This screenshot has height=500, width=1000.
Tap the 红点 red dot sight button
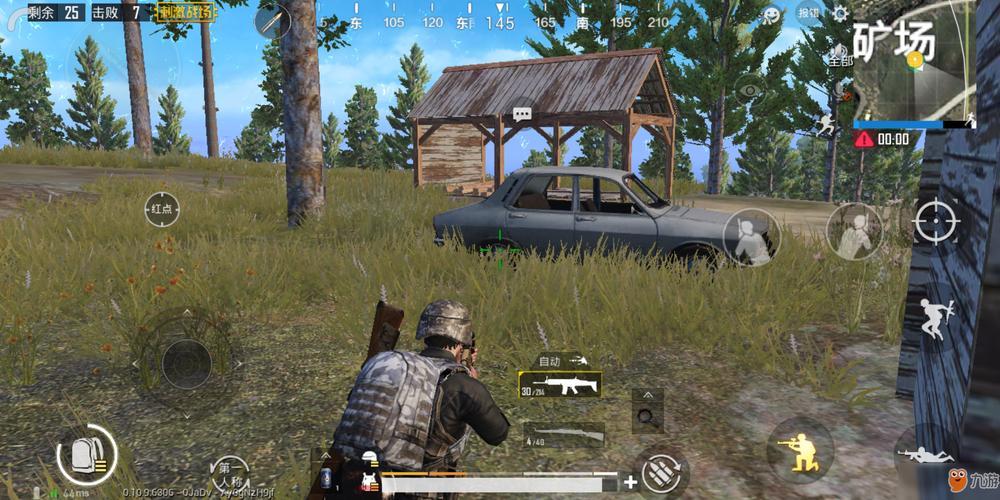click(162, 209)
